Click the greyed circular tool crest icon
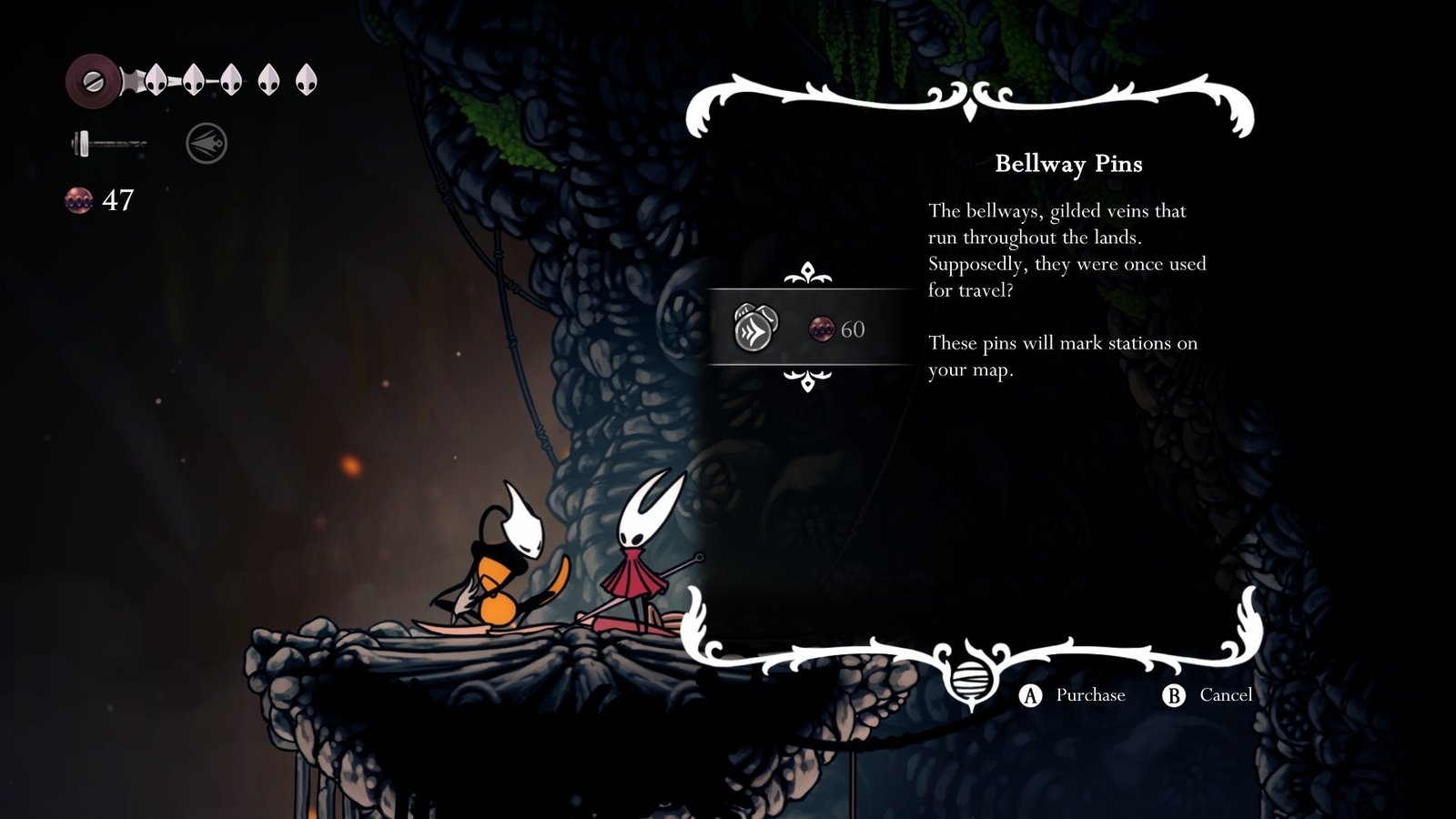Screen dimensions: 1456x819 [x=206, y=142]
